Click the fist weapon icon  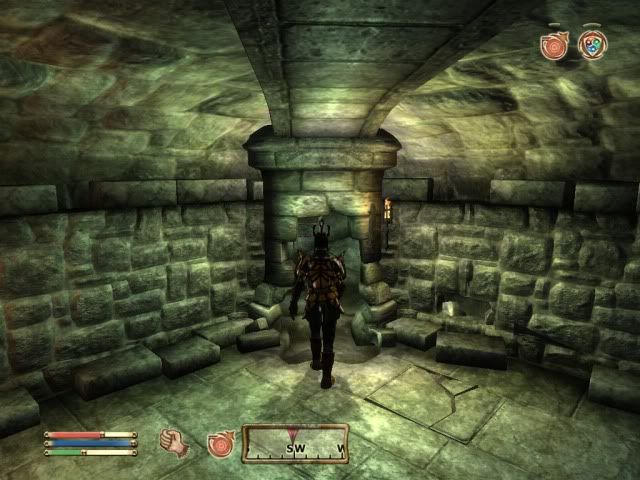coord(176,443)
